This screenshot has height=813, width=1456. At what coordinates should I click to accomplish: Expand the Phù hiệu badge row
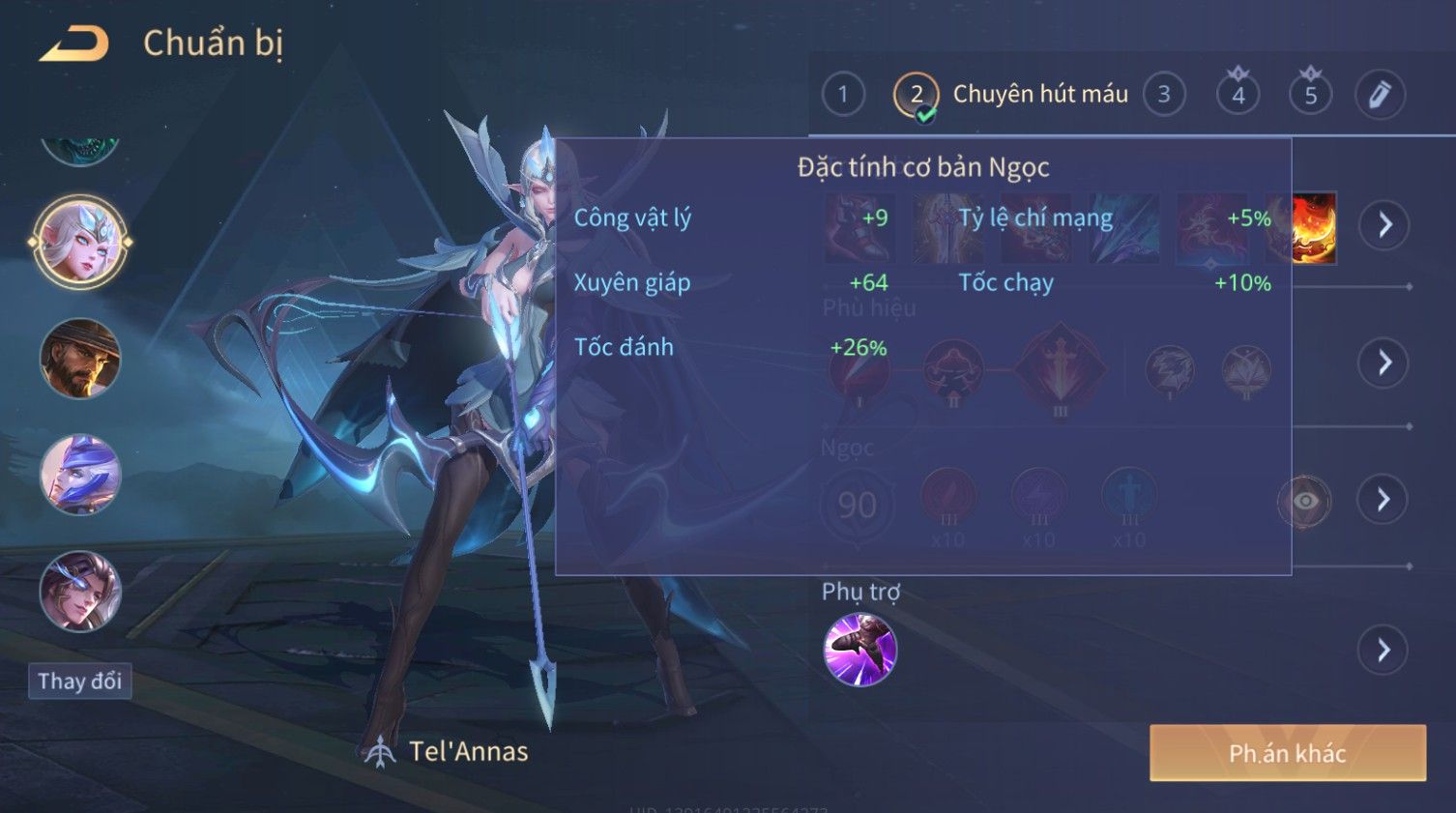[1384, 363]
